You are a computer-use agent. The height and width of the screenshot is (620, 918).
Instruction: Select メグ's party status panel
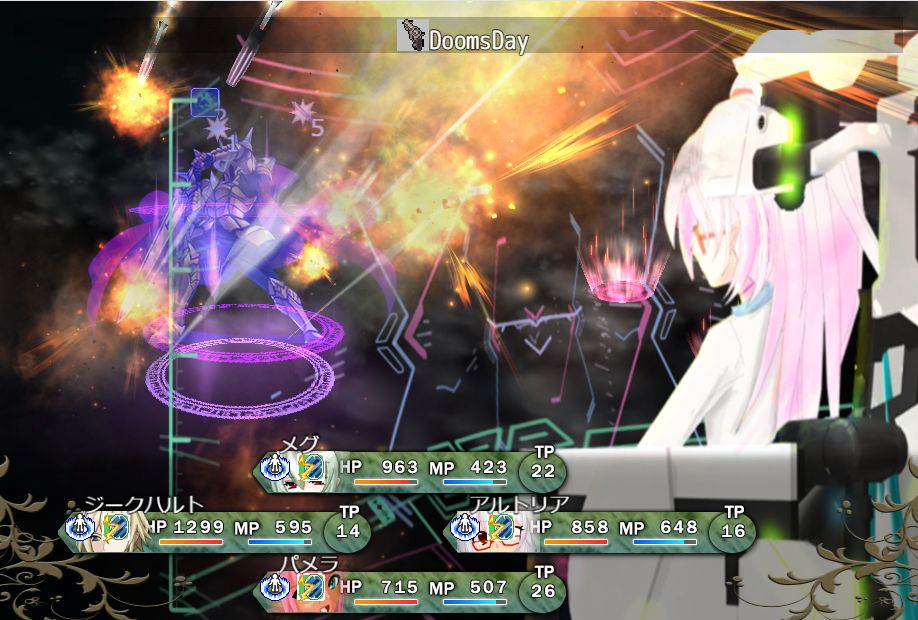410,470
